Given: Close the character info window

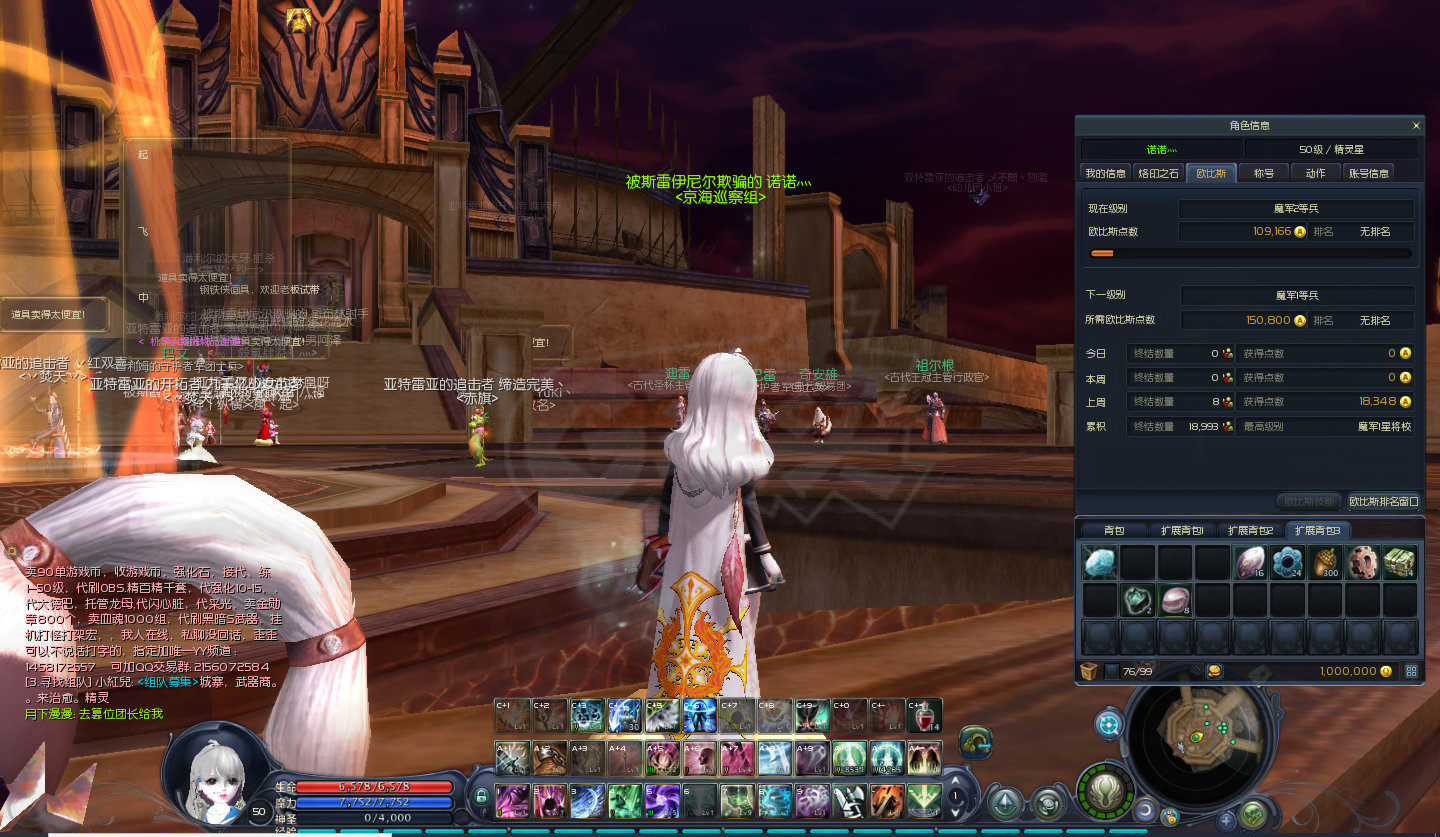Looking at the screenshot, I should [1416, 126].
